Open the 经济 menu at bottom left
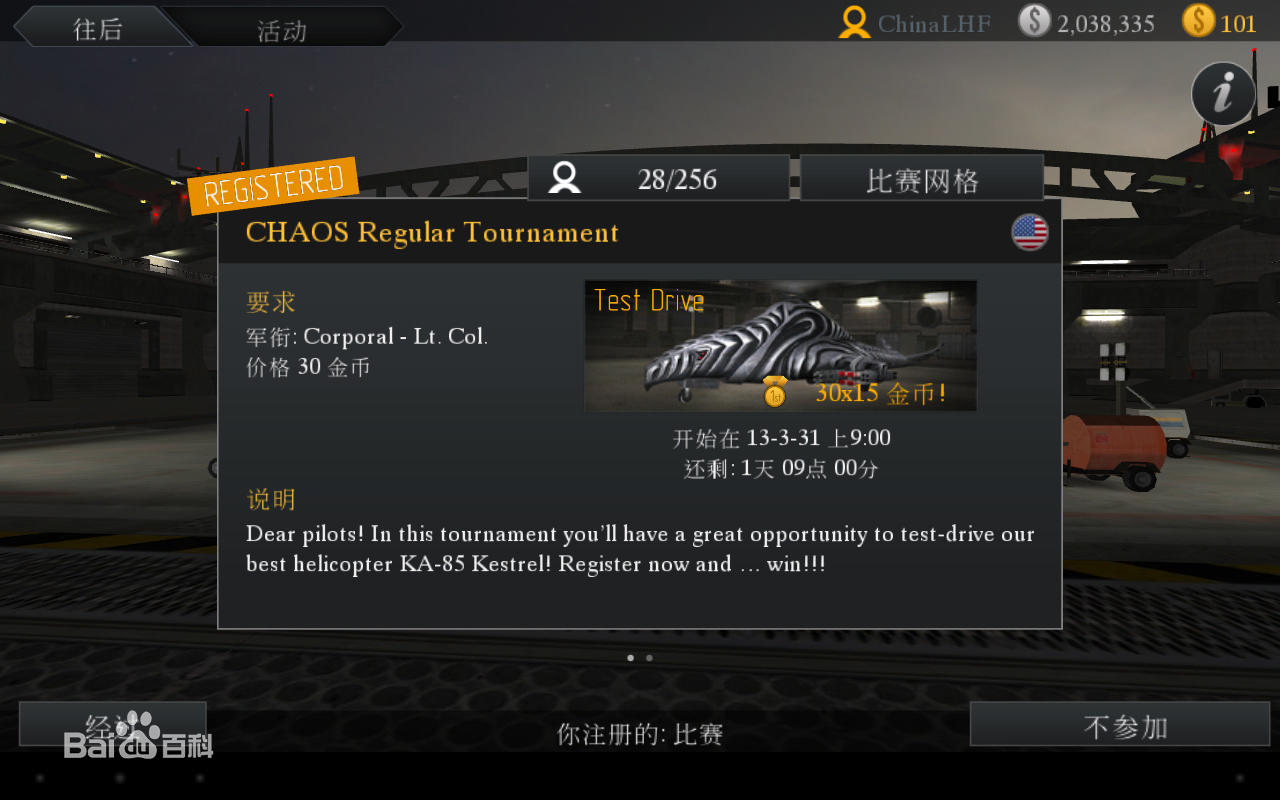The height and width of the screenshot is (800, 1280). pos(111,724)
